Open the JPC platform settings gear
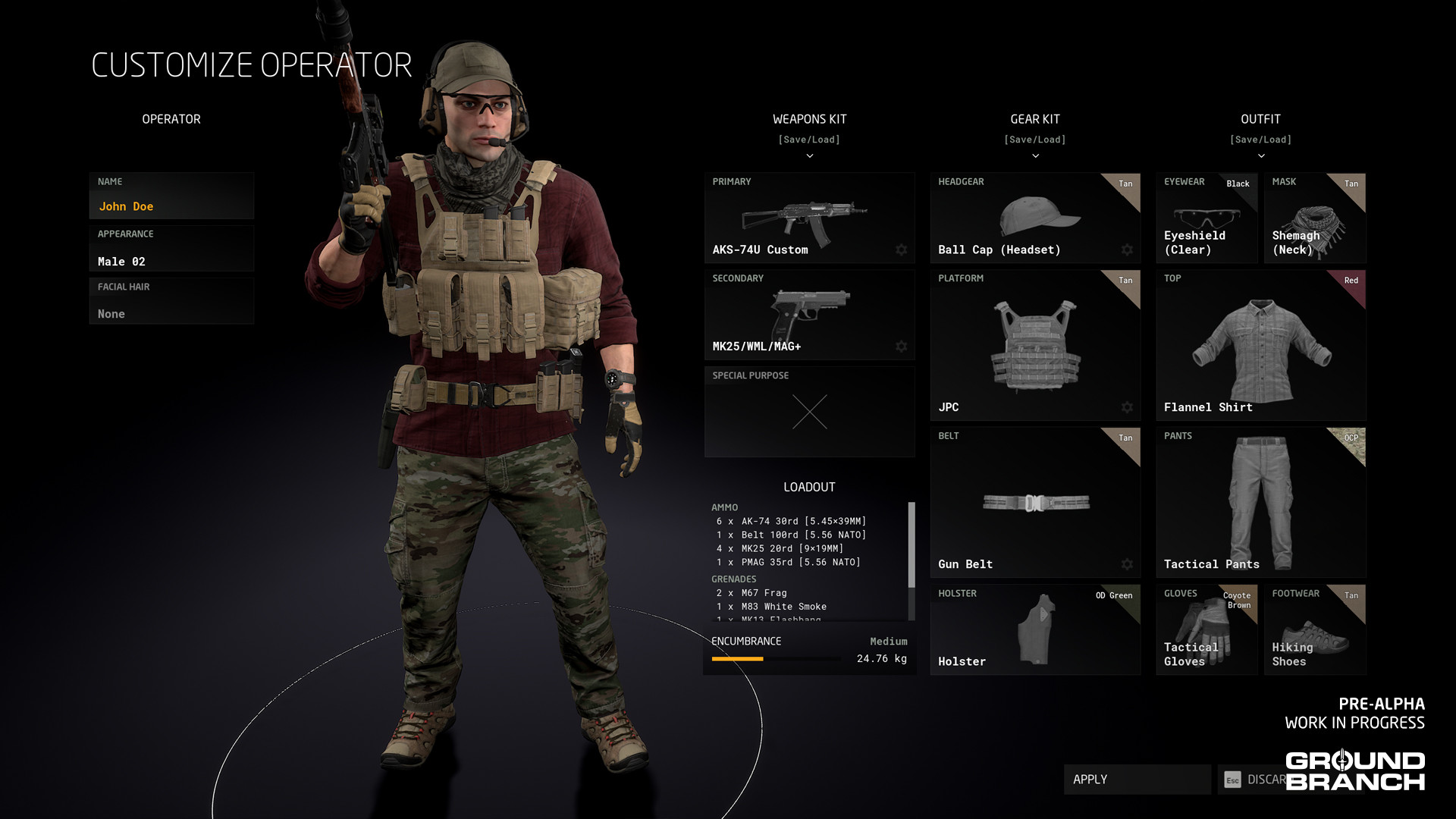The height and width of the screenshot is (819, 1456). click(1127, 407)
